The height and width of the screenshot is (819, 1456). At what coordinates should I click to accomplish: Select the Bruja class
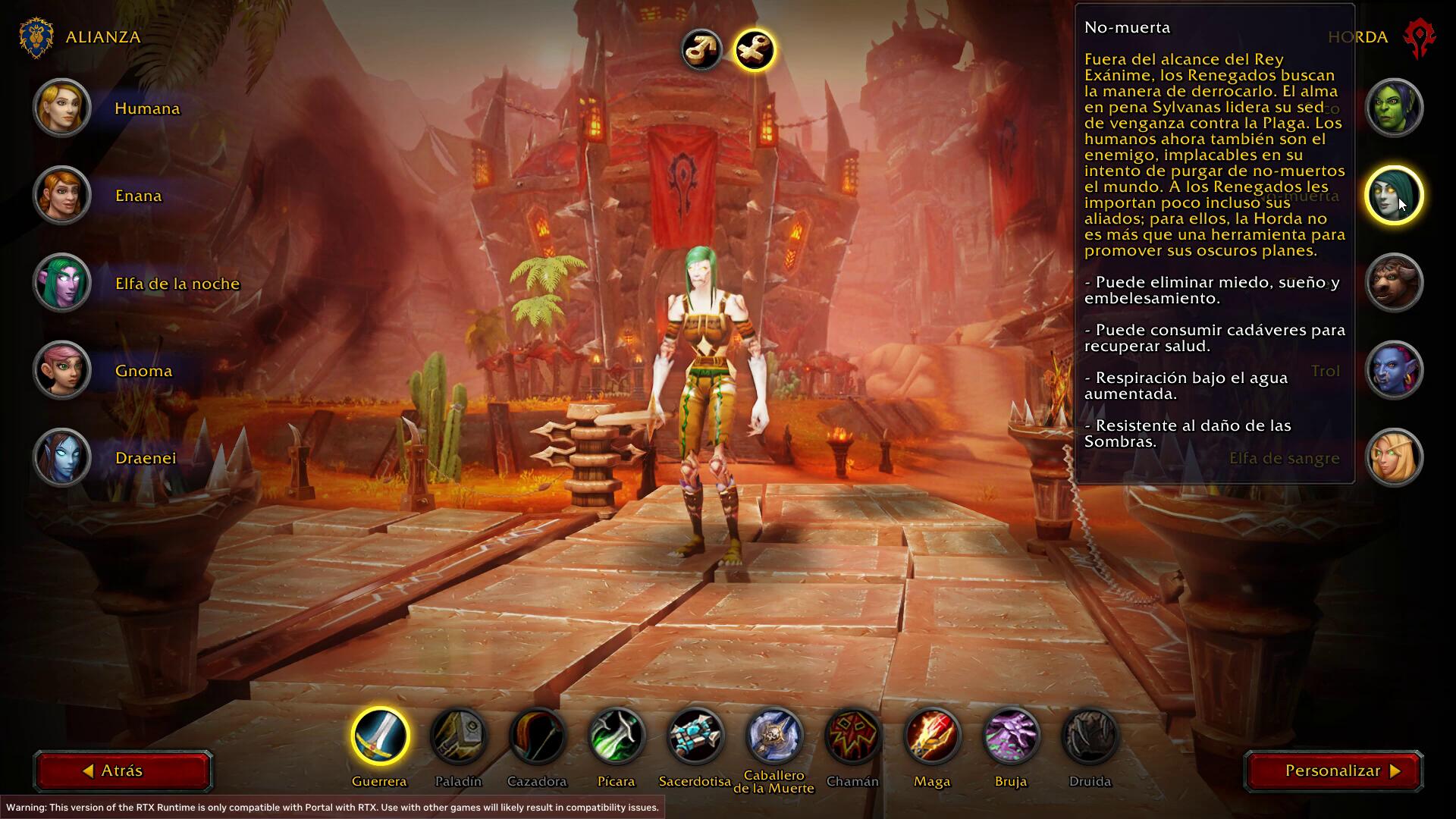(1011, 736)
